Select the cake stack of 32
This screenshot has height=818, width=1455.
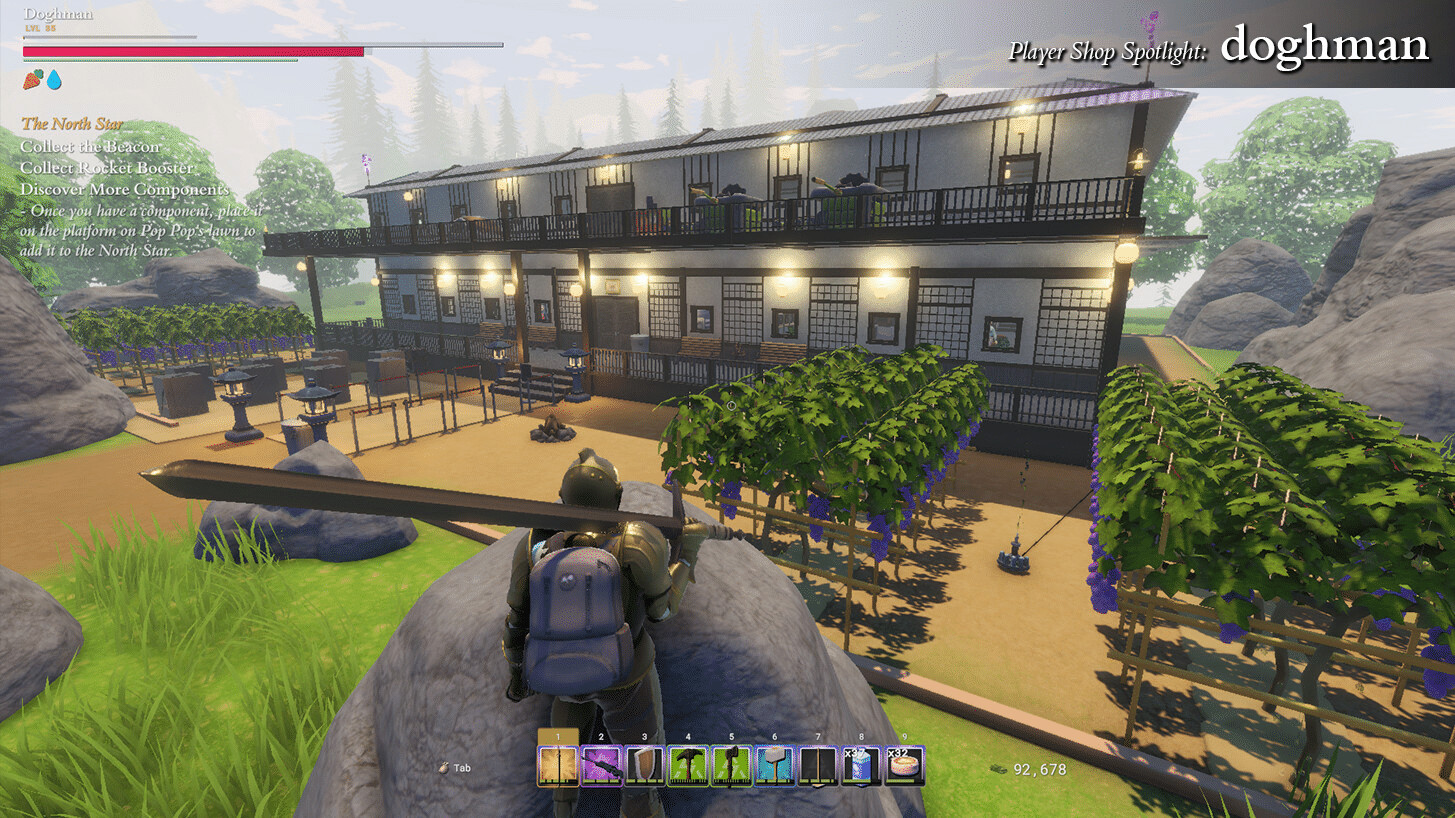[x=904, y=765]
